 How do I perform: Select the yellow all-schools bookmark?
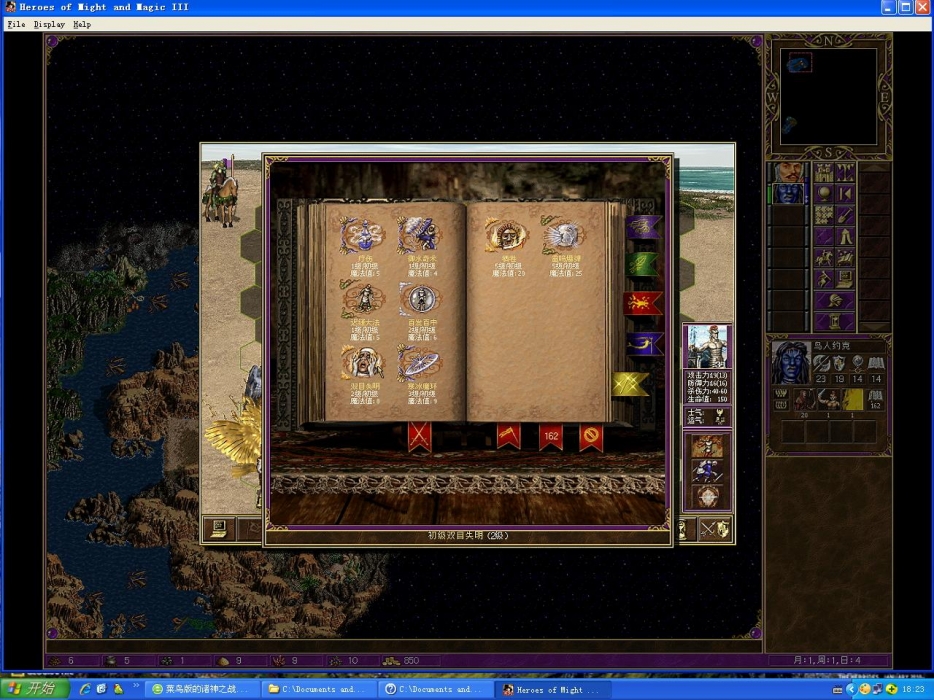(632, 384)
